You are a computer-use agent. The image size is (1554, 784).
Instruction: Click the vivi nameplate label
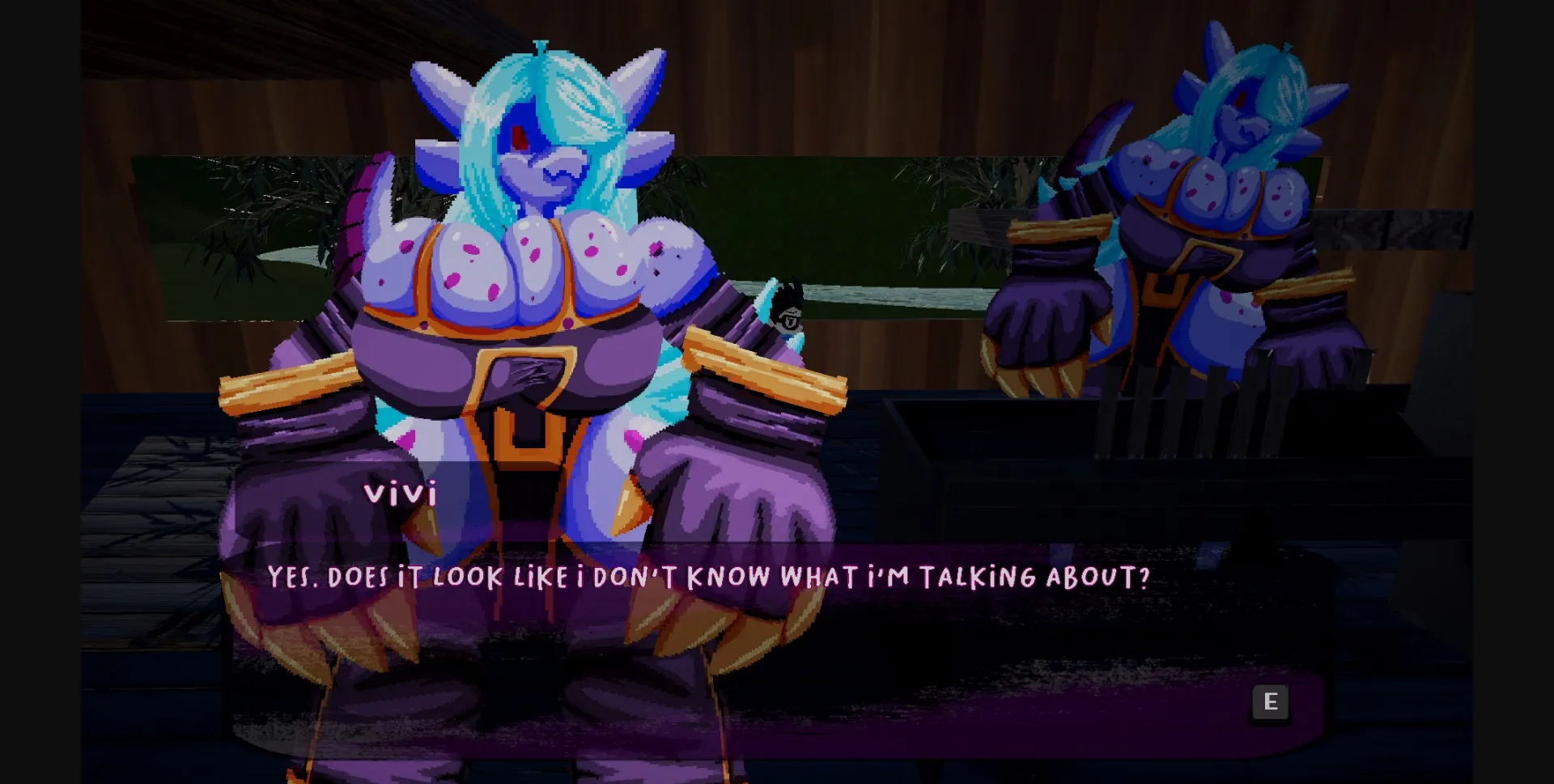[x=402, y=492]
